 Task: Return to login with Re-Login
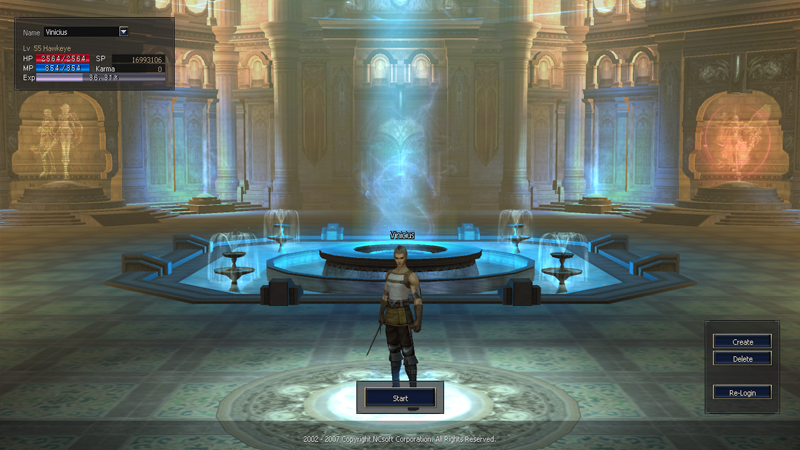click(x=742, y=392)
